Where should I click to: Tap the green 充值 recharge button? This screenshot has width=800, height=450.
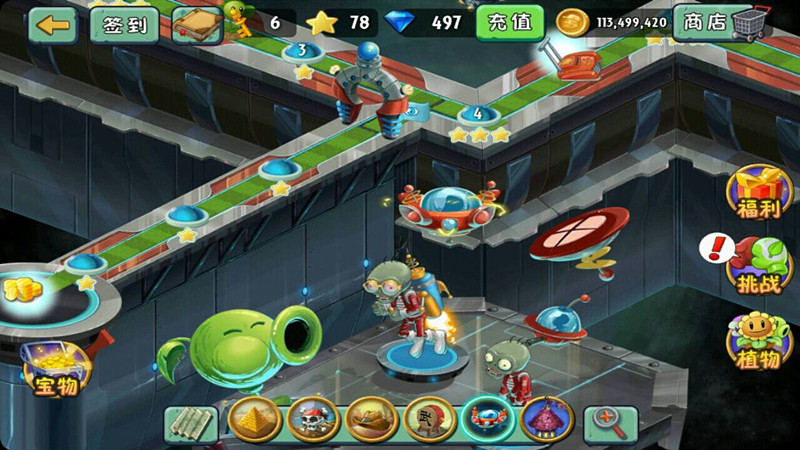click(509, 22)
